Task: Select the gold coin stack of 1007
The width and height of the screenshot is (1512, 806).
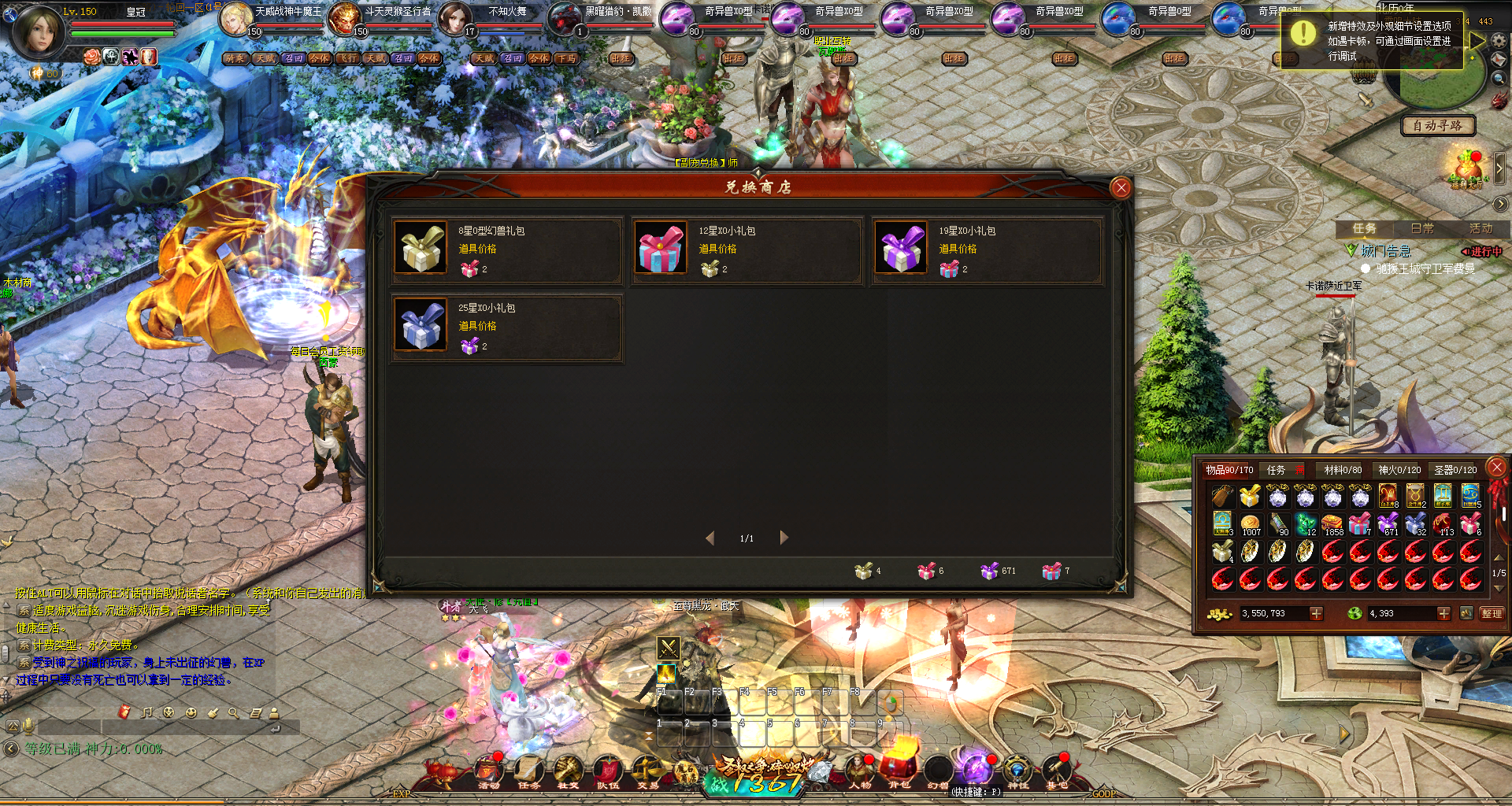Action: click(x=1250, y=524)
